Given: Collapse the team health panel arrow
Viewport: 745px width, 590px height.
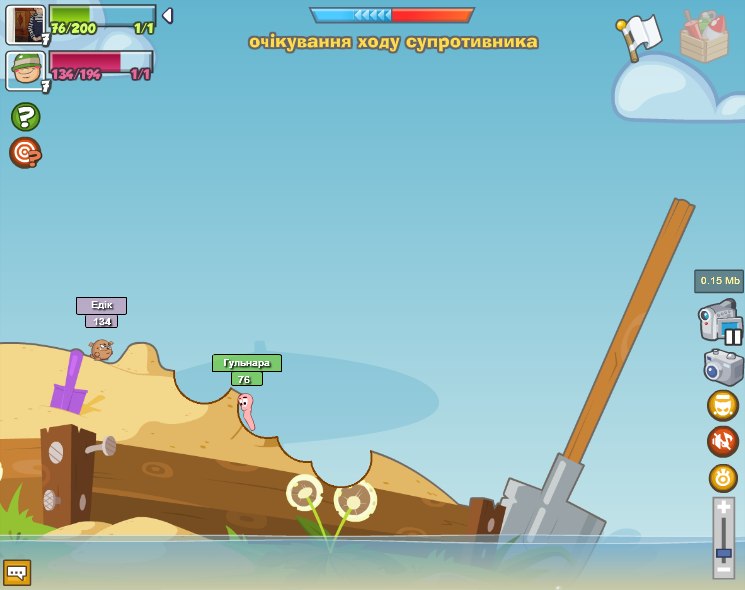Looking at the screenshot, I should (x=167, y=16).
